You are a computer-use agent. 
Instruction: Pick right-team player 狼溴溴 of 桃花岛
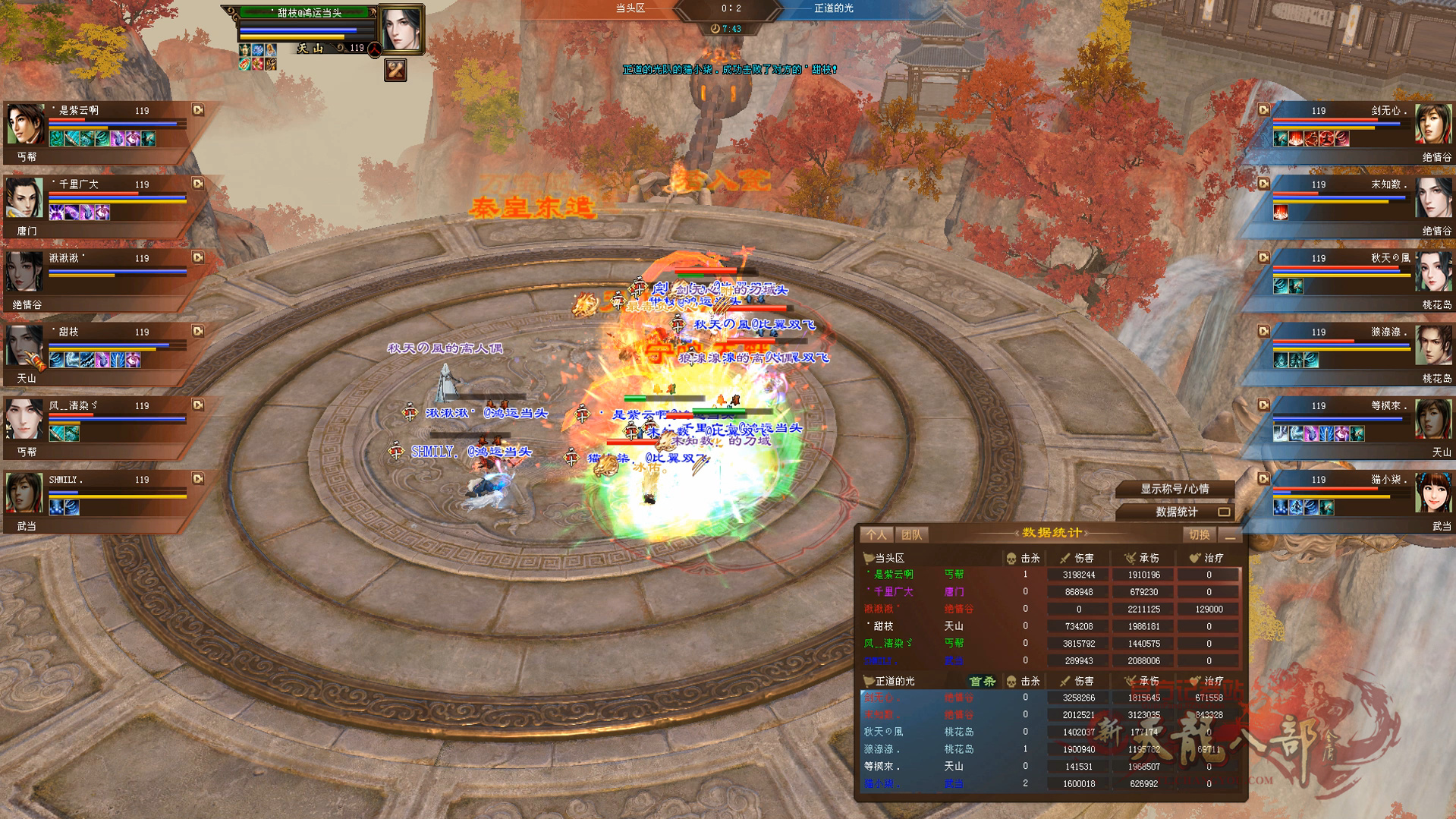(1432, 345)
